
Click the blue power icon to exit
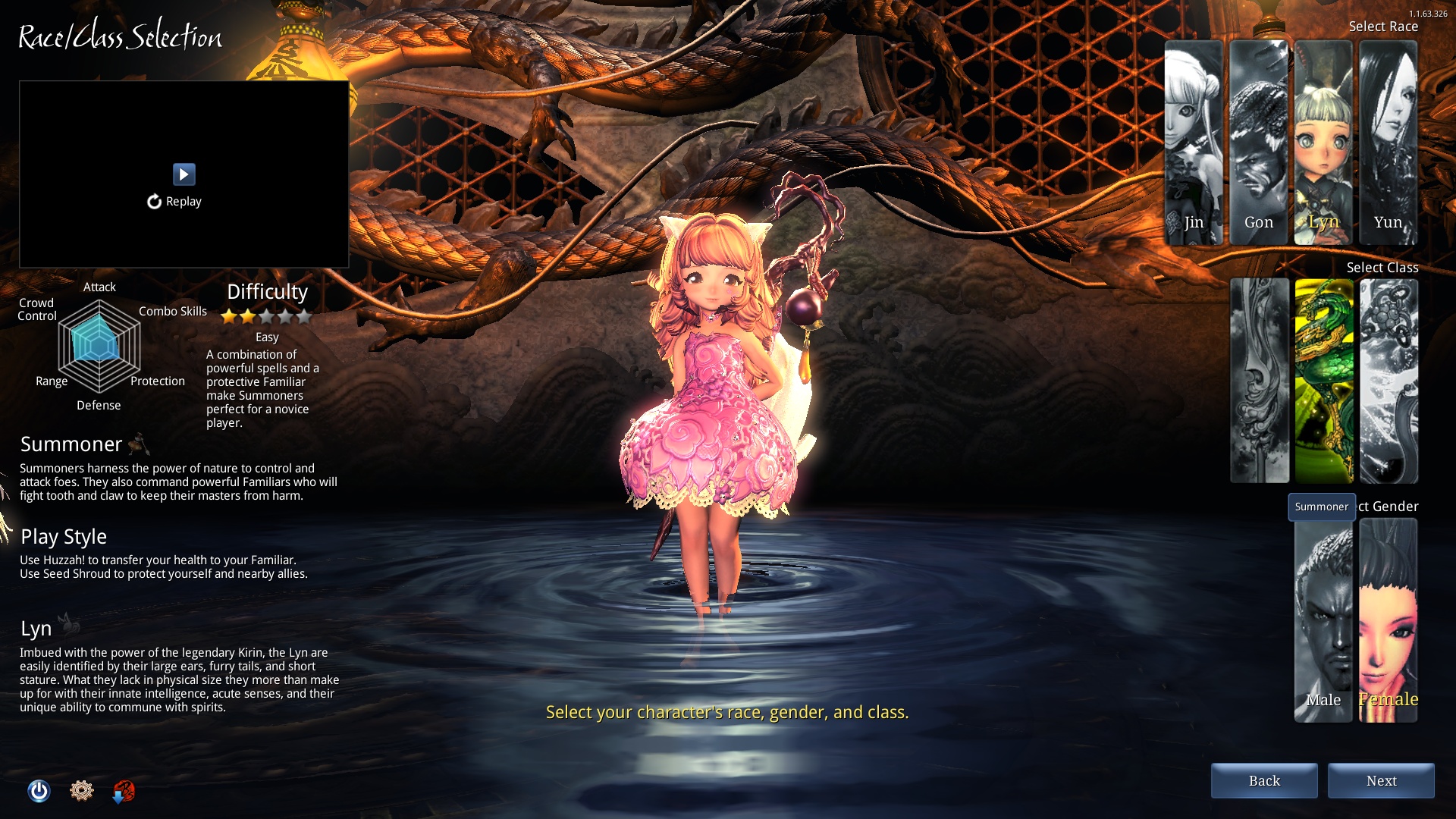click(39, 791)
